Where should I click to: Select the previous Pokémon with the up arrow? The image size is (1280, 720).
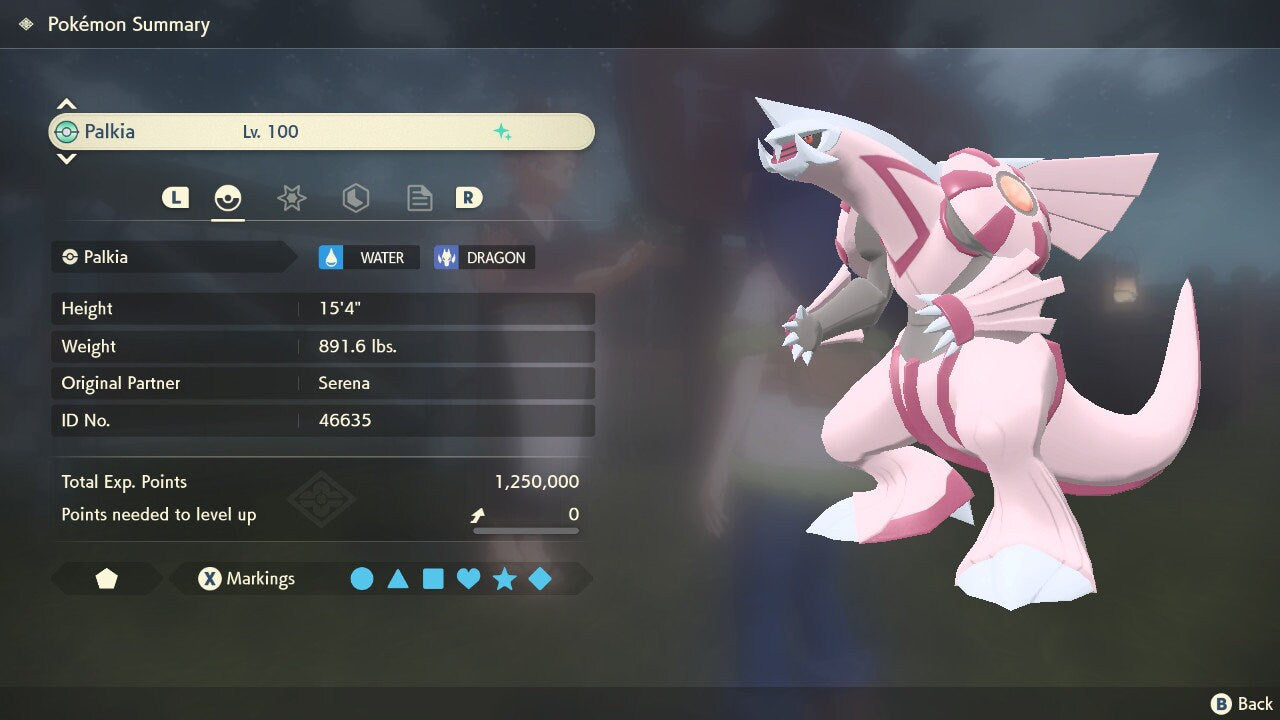tap(66, 104)
